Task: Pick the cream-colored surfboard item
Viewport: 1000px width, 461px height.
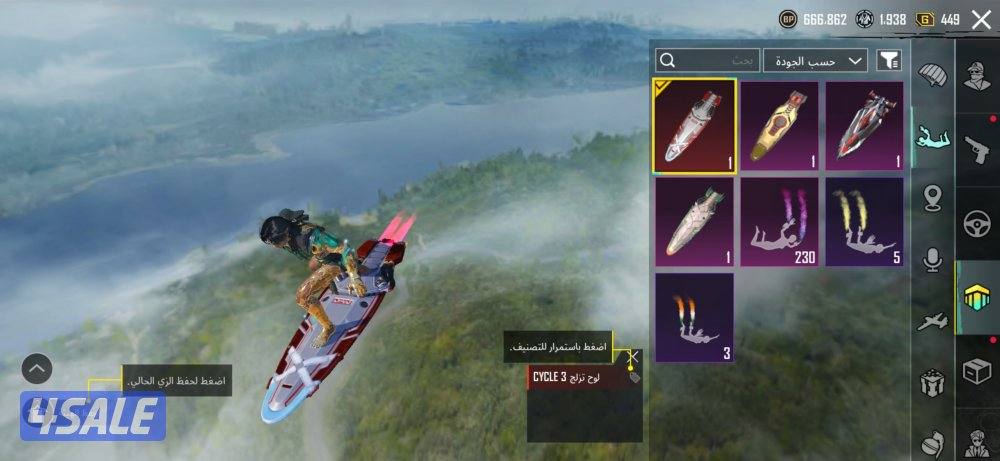Action: [x=695, y=222]
